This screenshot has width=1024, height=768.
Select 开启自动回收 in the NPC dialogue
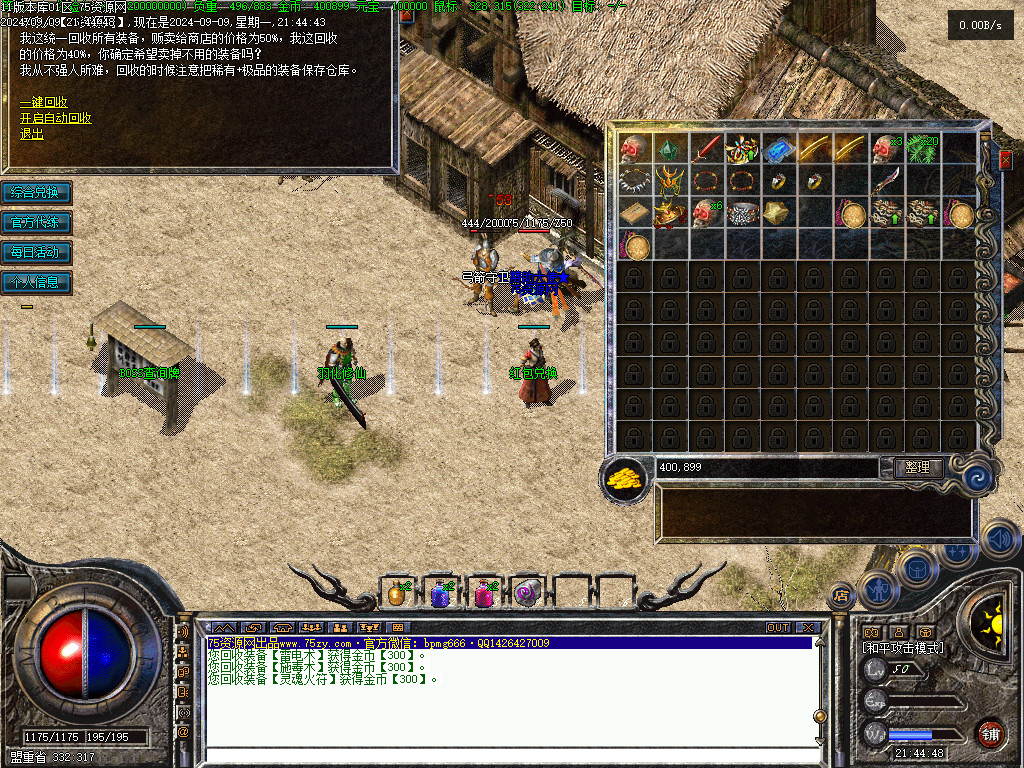tap(56, 118)
